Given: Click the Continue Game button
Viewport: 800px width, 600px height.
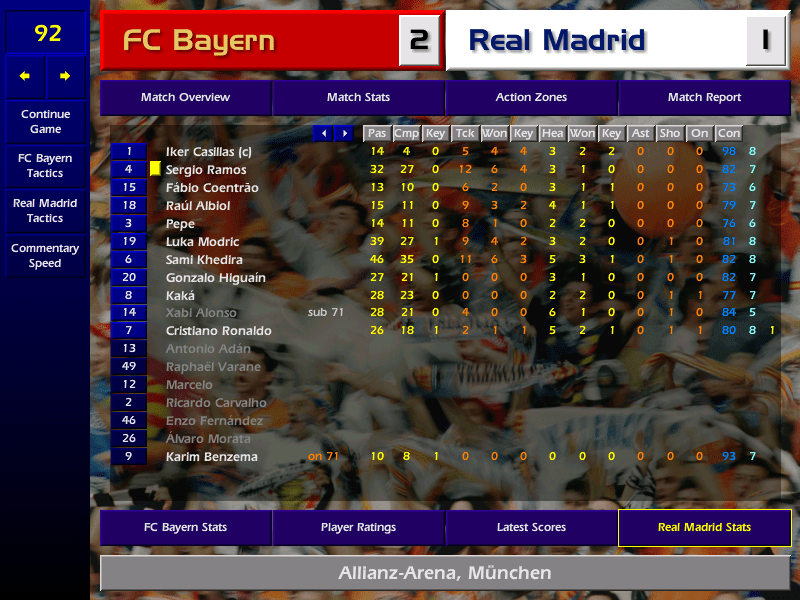Looking at the screenshot, I should click(x=45, y=121).
